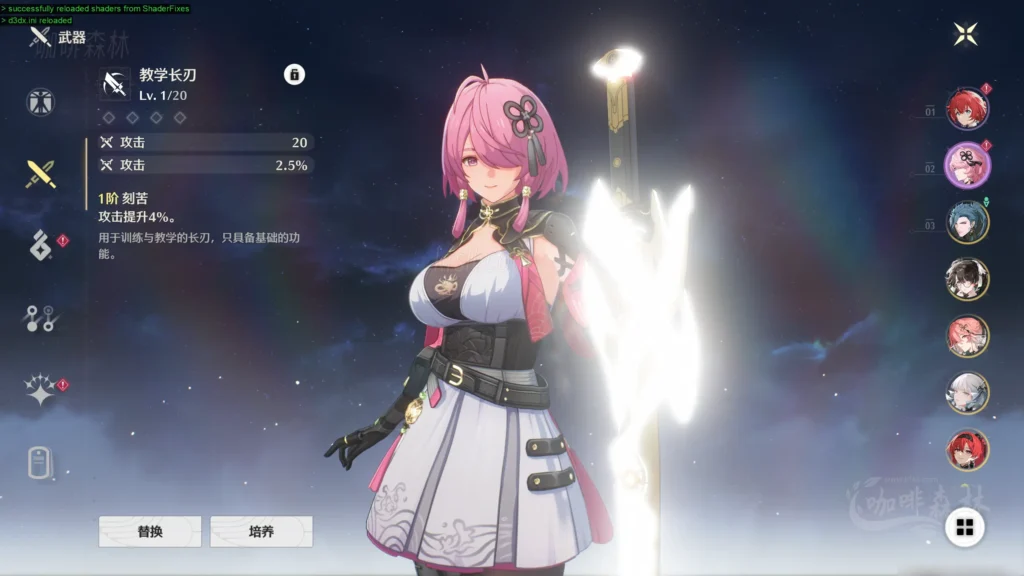Select the crossed swords weapon tab
Image resolution: width=1024 pixels, height=576 pixels.
tap(41, 174)
